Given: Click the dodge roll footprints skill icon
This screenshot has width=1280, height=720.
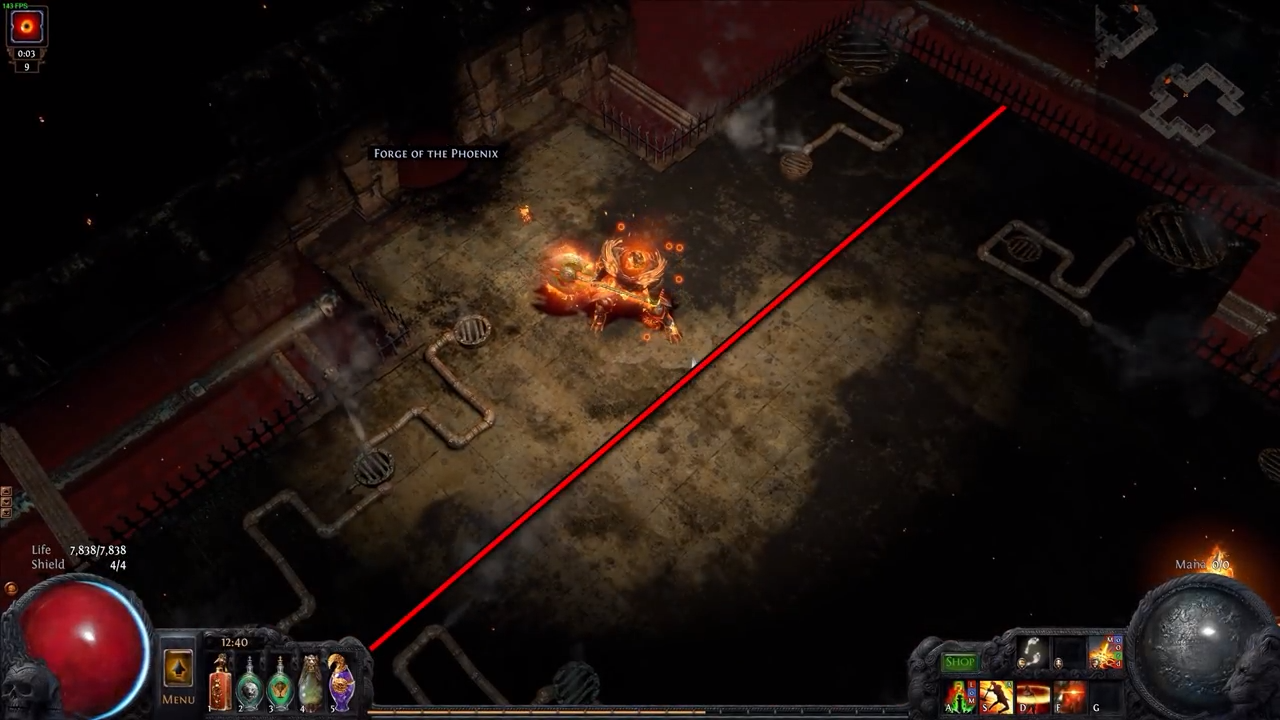Looking at the screenshot, I should coord(1032,652).
